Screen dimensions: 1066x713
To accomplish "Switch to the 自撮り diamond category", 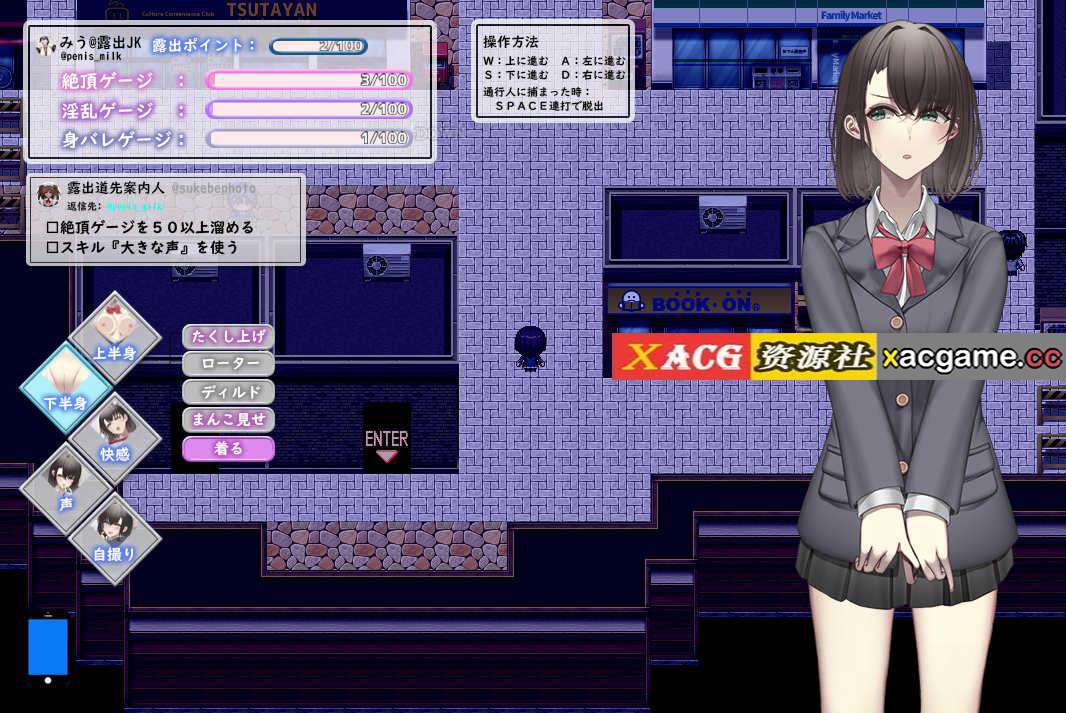I will (x=114, y=538).
